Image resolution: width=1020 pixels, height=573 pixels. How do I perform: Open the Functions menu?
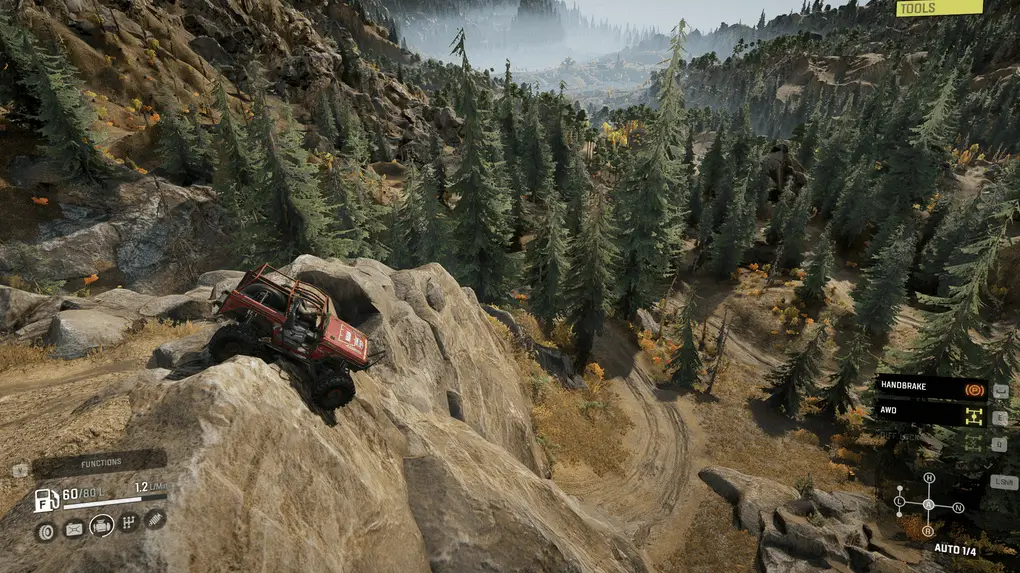[x=100, y=463]
